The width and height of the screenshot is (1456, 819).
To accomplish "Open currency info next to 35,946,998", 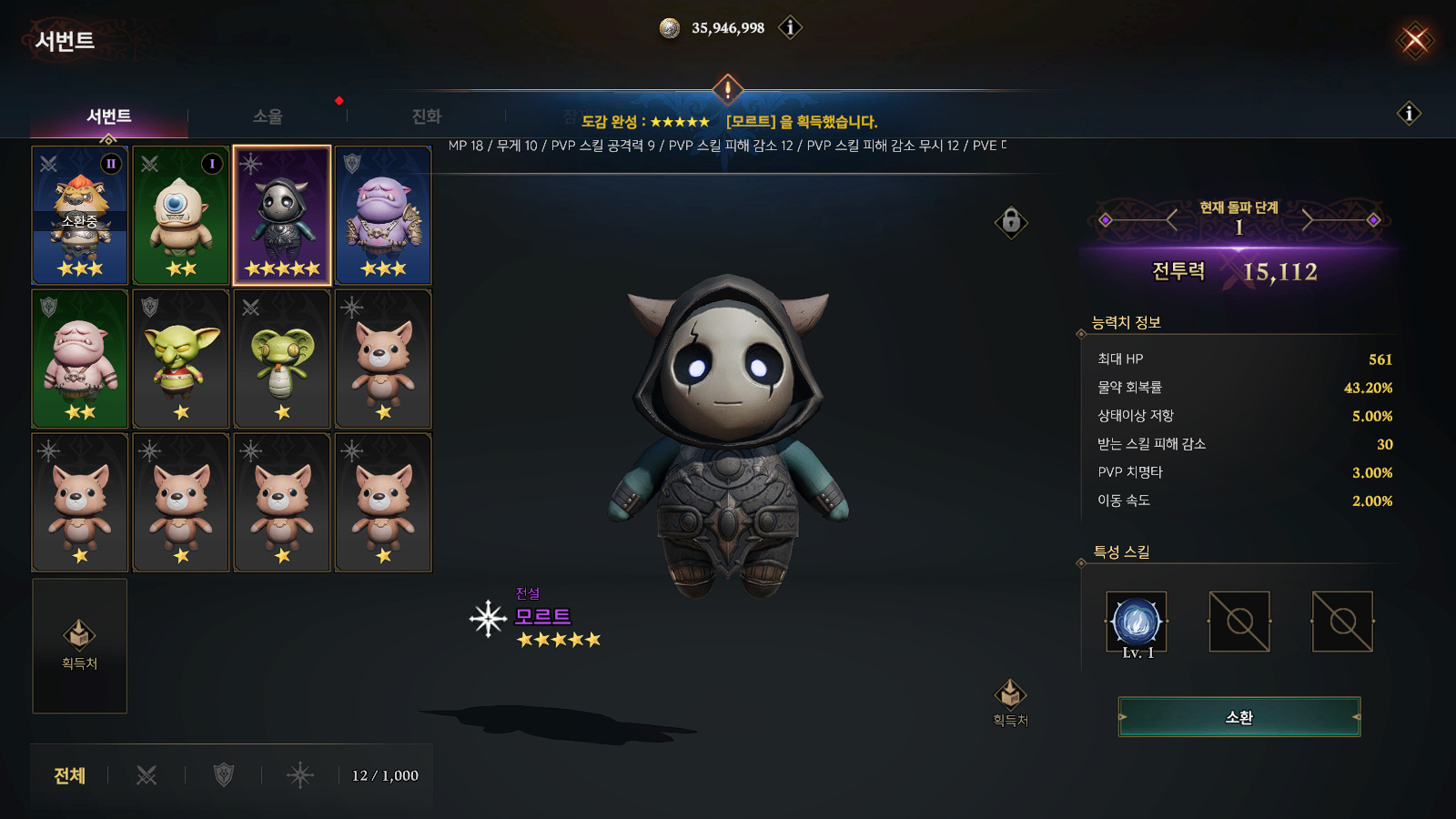I will [x=790, y=28].
